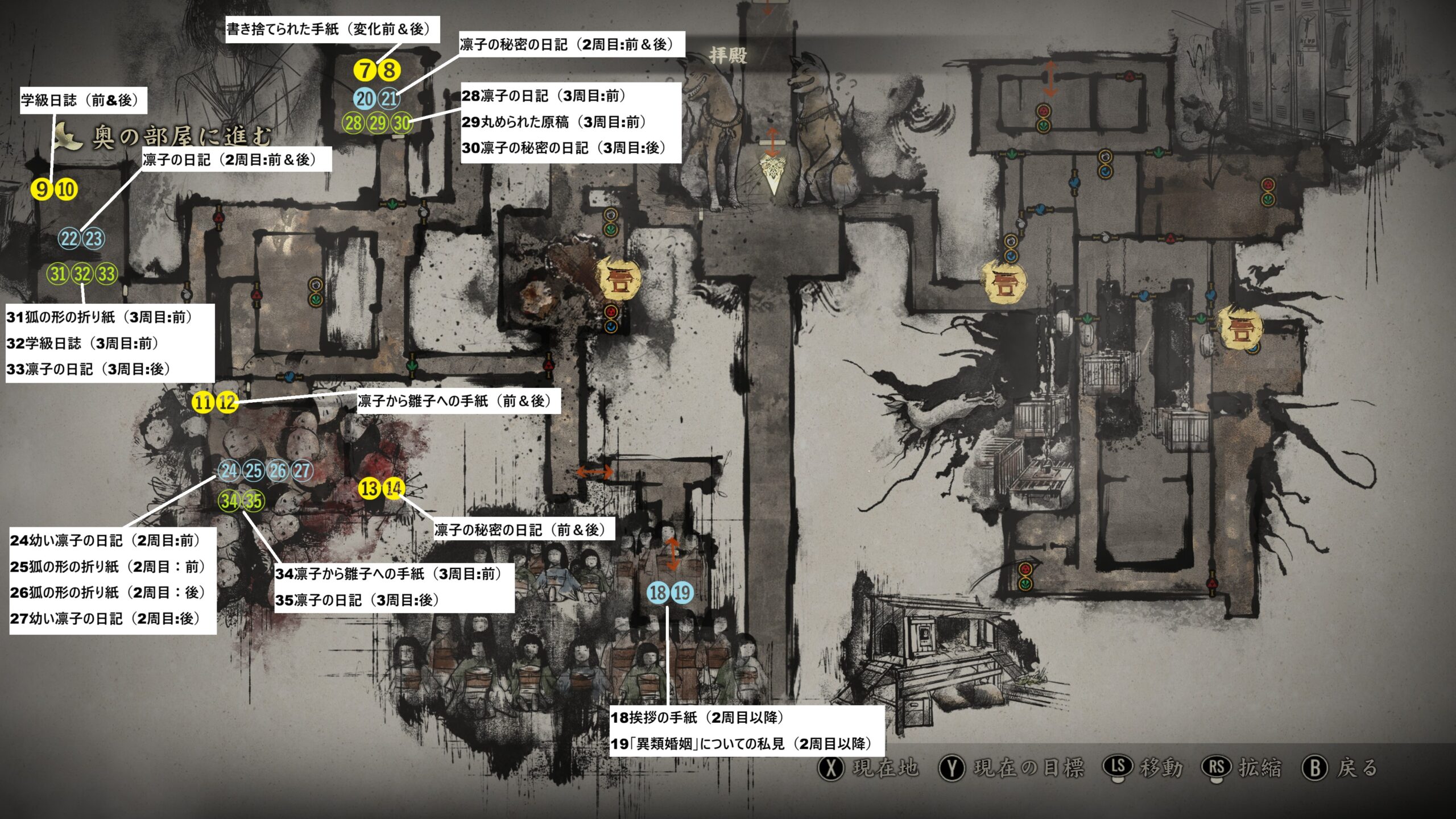Click the blue number 27 map marker
Viewport: 1456px width, 819px height.
pyautogui.click(x=302, y=471)
